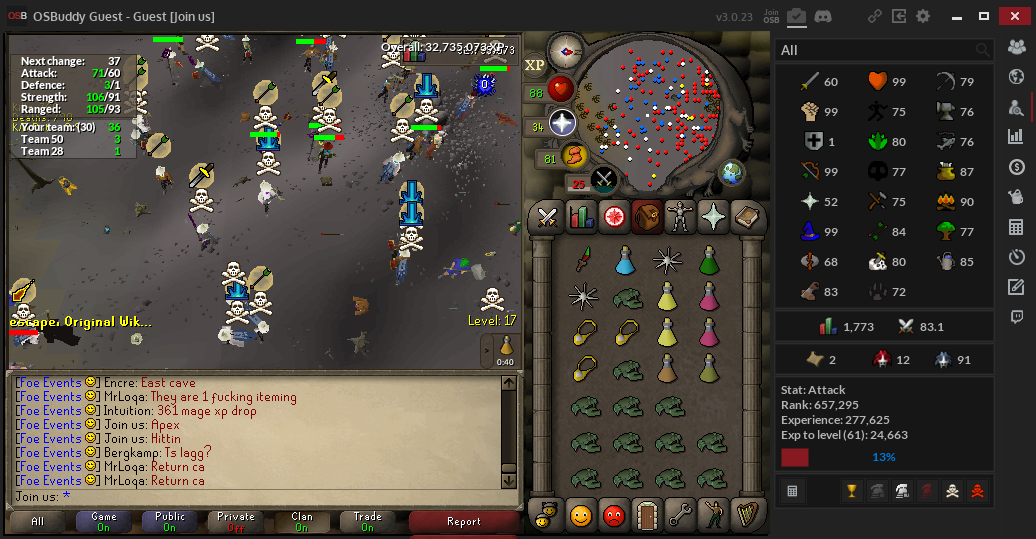Show the Worn Equipment tab
Viewport: 1036px width, 539px height.
[x=683, y=216]
